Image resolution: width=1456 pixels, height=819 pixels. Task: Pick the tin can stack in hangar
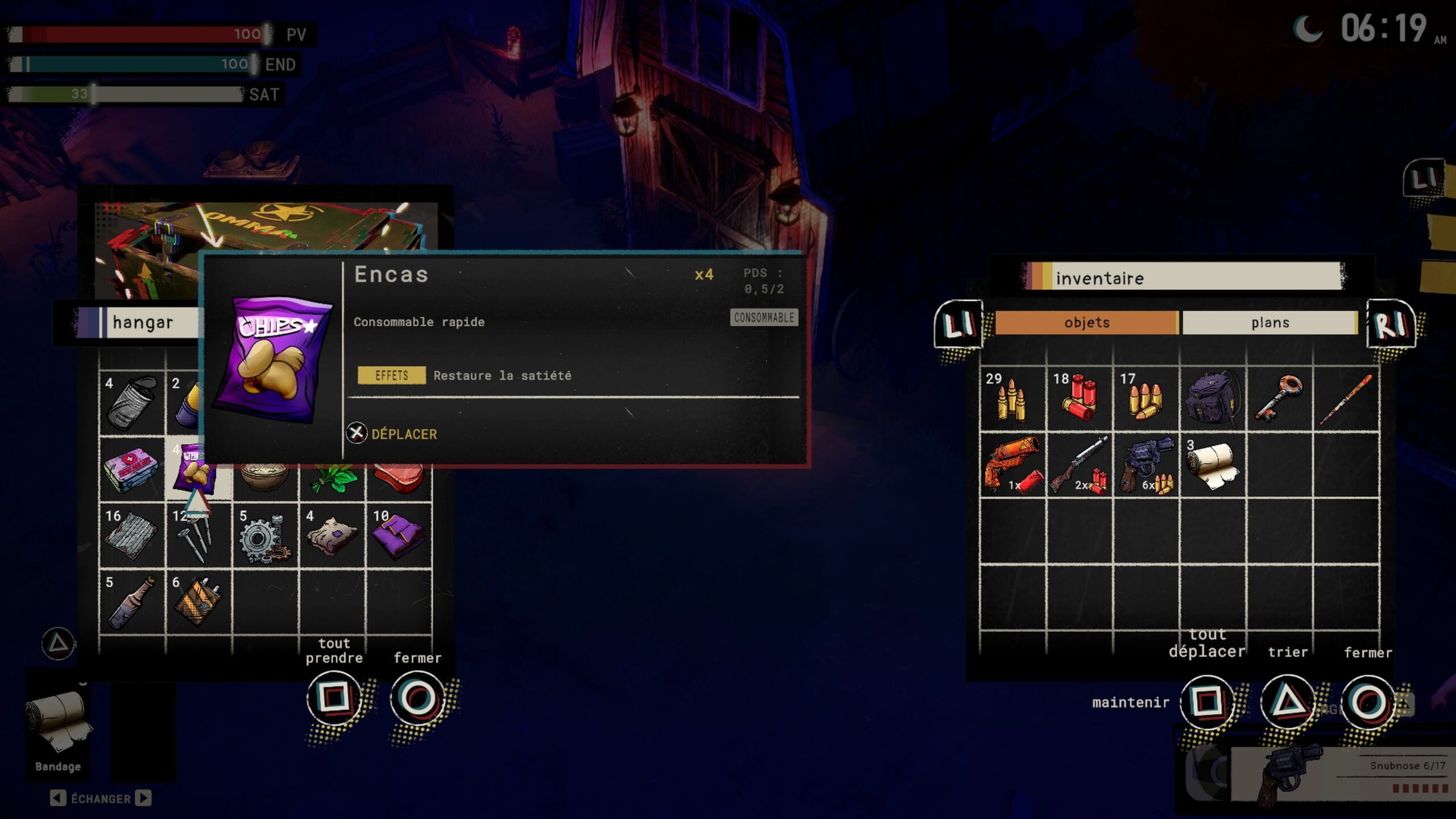point(133,403)
